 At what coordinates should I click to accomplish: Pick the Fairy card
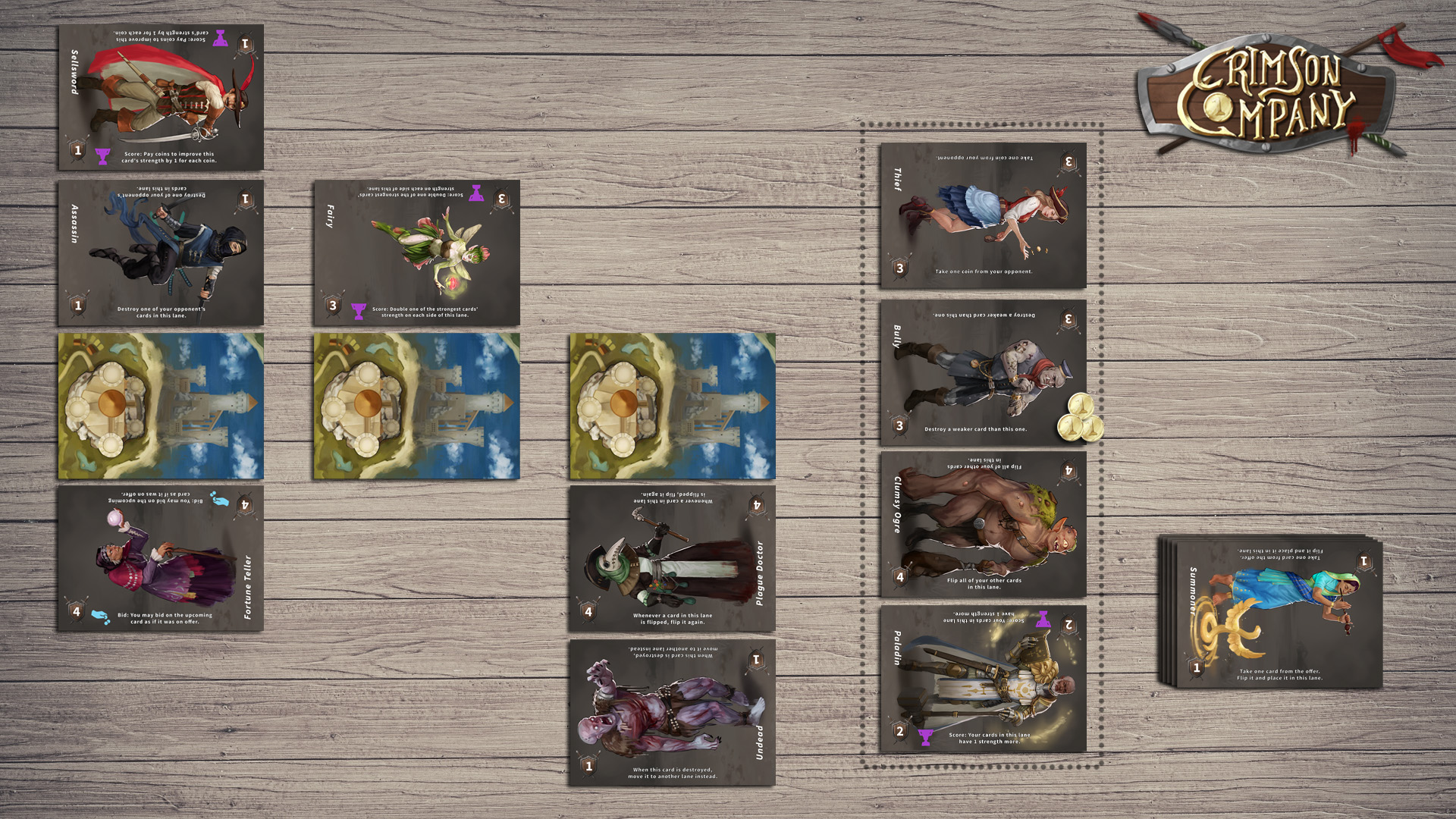point(416,253)
